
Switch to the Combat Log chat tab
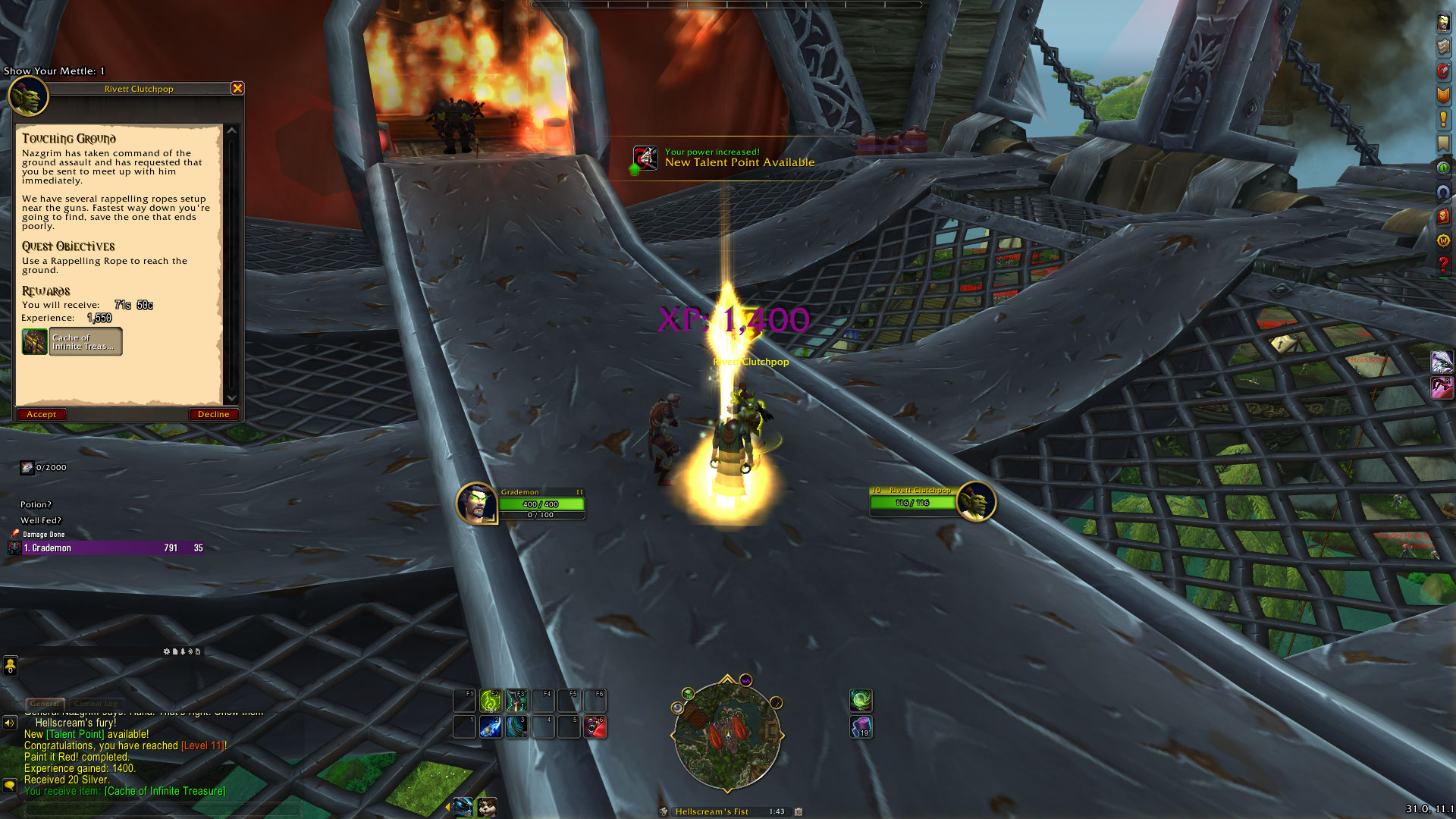point(96,704)
